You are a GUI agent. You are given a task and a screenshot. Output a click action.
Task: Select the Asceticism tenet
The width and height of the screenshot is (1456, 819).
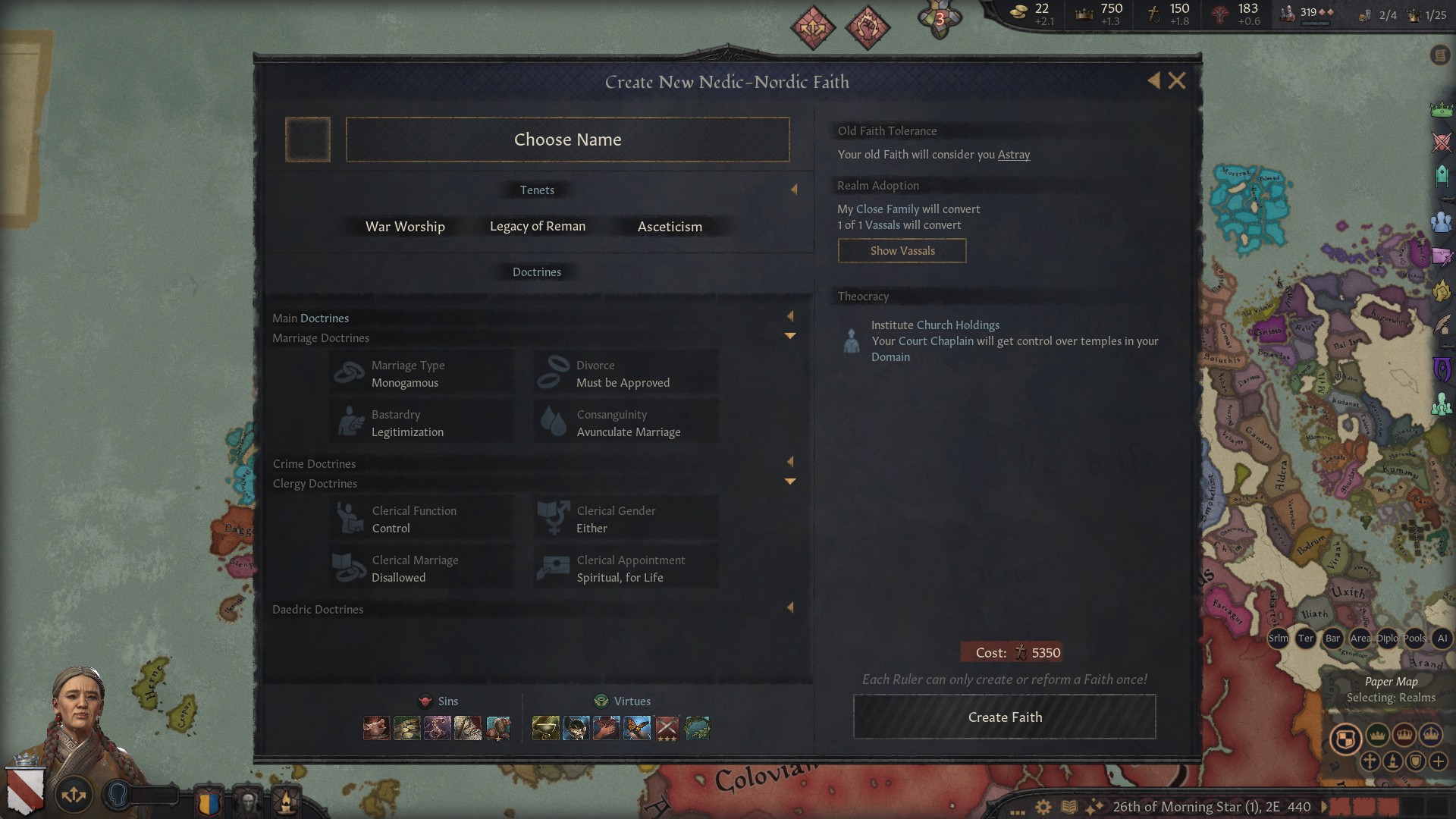click(x=670, y=226)
